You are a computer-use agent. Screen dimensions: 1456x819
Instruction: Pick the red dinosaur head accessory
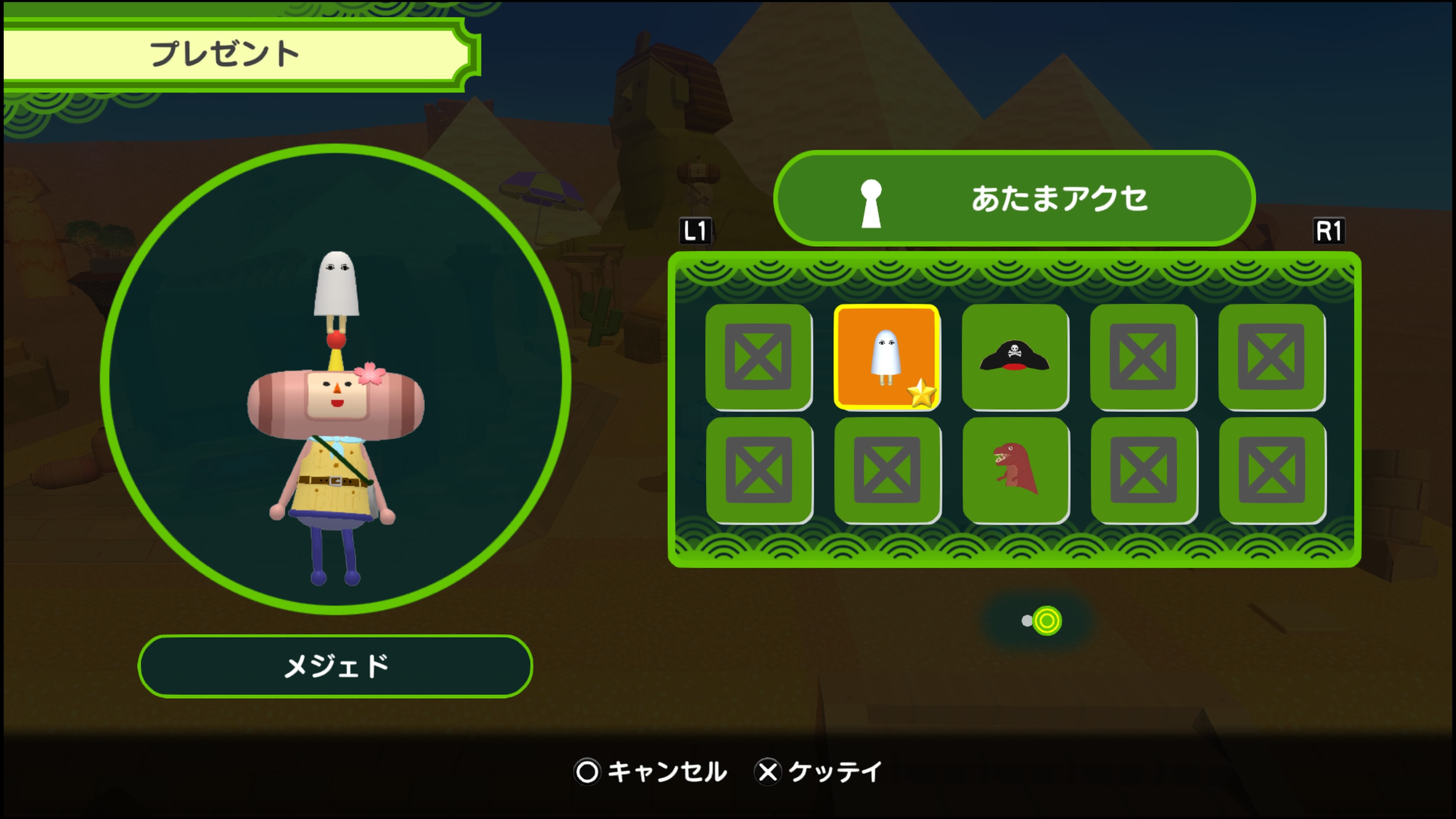point(1016,469)
